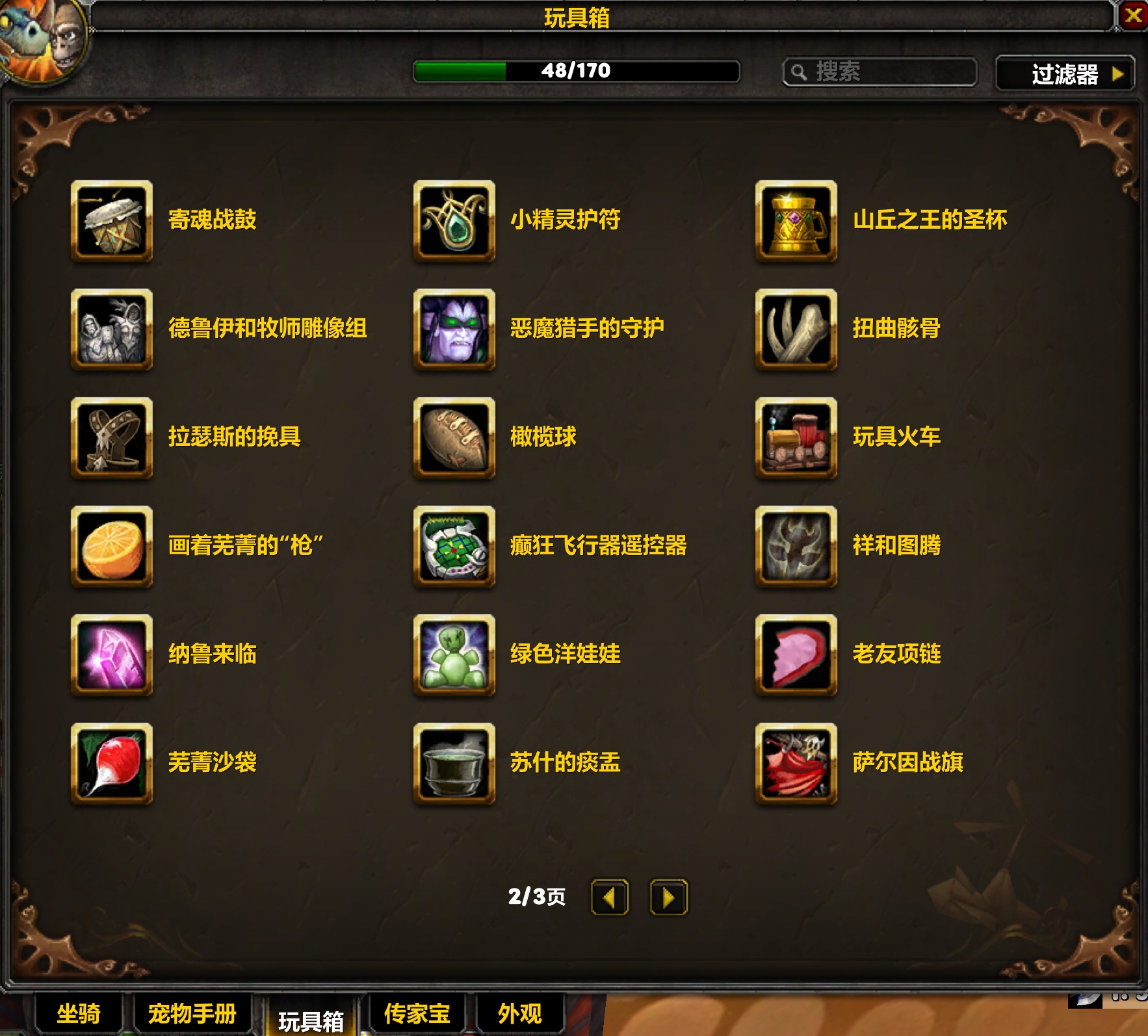Select the 山丘之王的圣杯 goblet icon
The width and height of the screenshot is (1148, 1036).
click(x=794, y=220)
